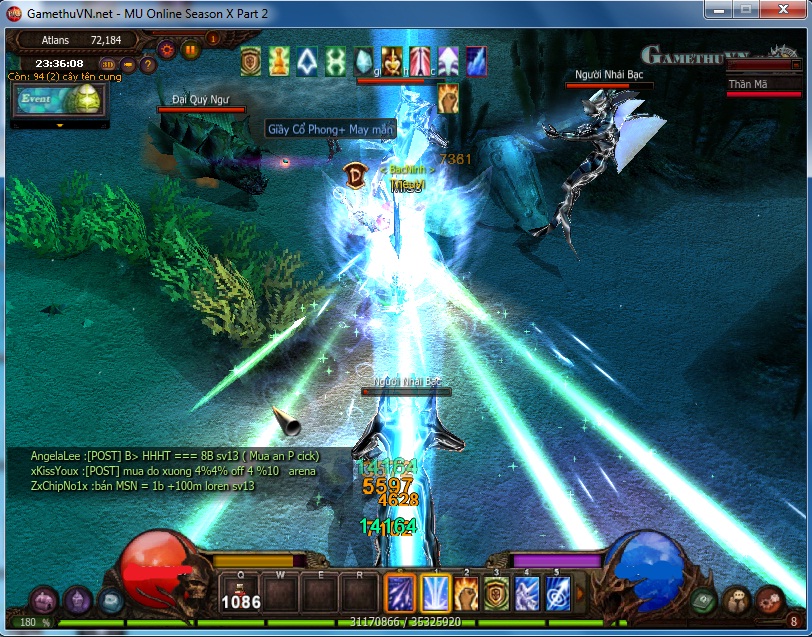This screenshot has height=637, width=812.
Task: Open the green book icon beside mana orb
Action: coord(703,601)
